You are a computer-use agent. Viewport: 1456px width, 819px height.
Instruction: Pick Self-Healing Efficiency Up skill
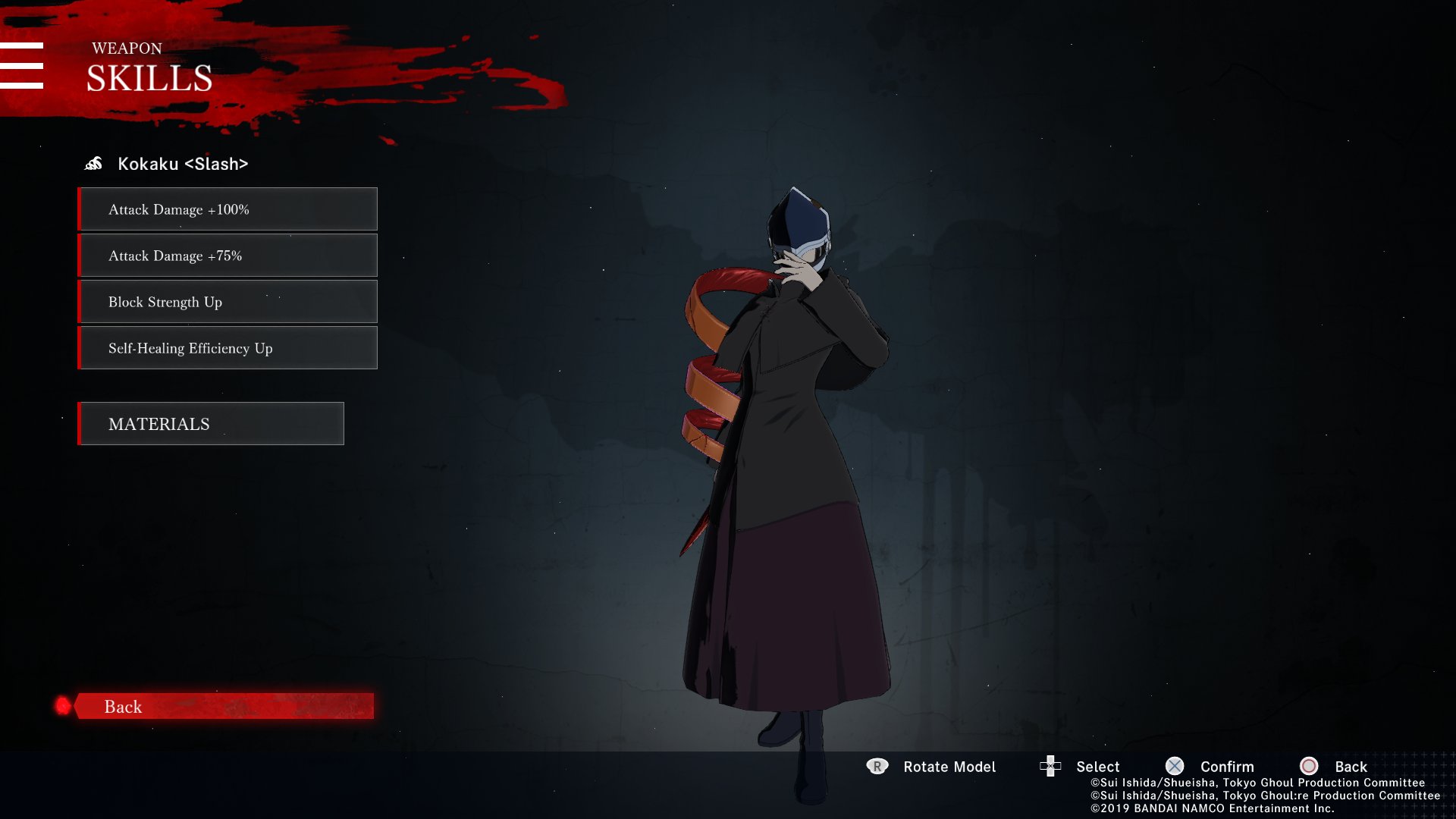[x=227, y=348]
